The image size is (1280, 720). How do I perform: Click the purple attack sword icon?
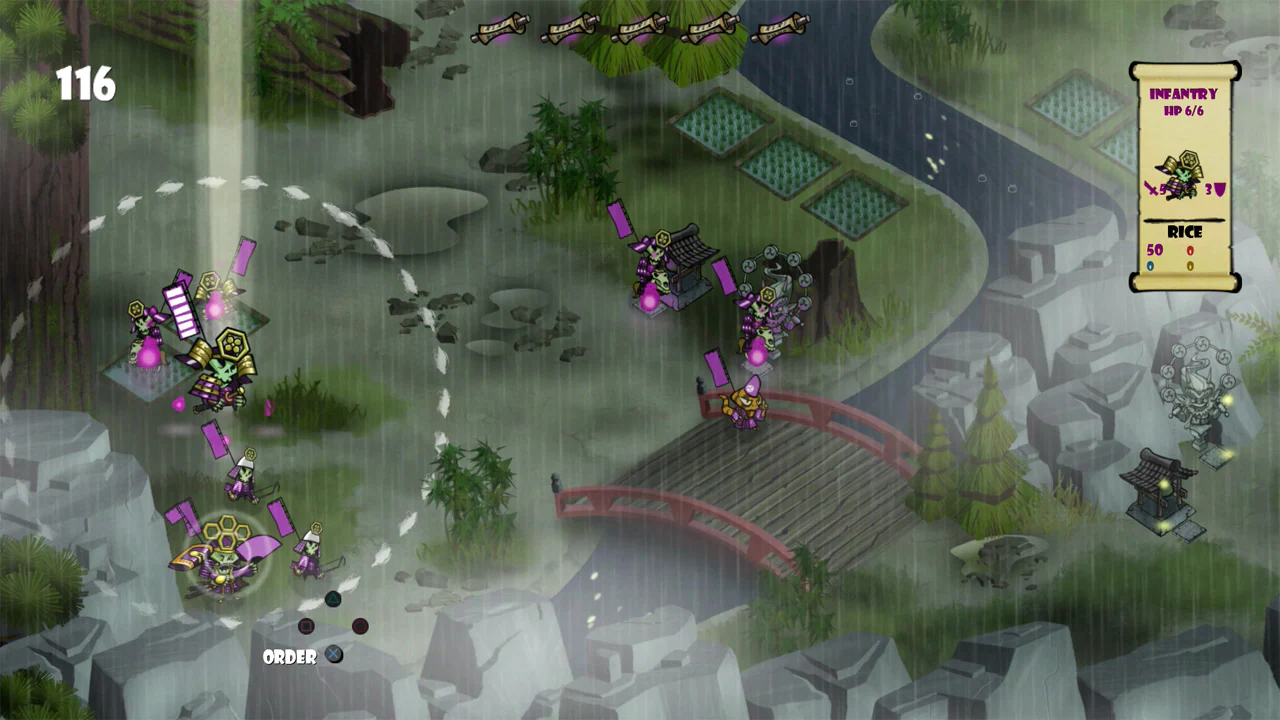(x=1150, y=188)
